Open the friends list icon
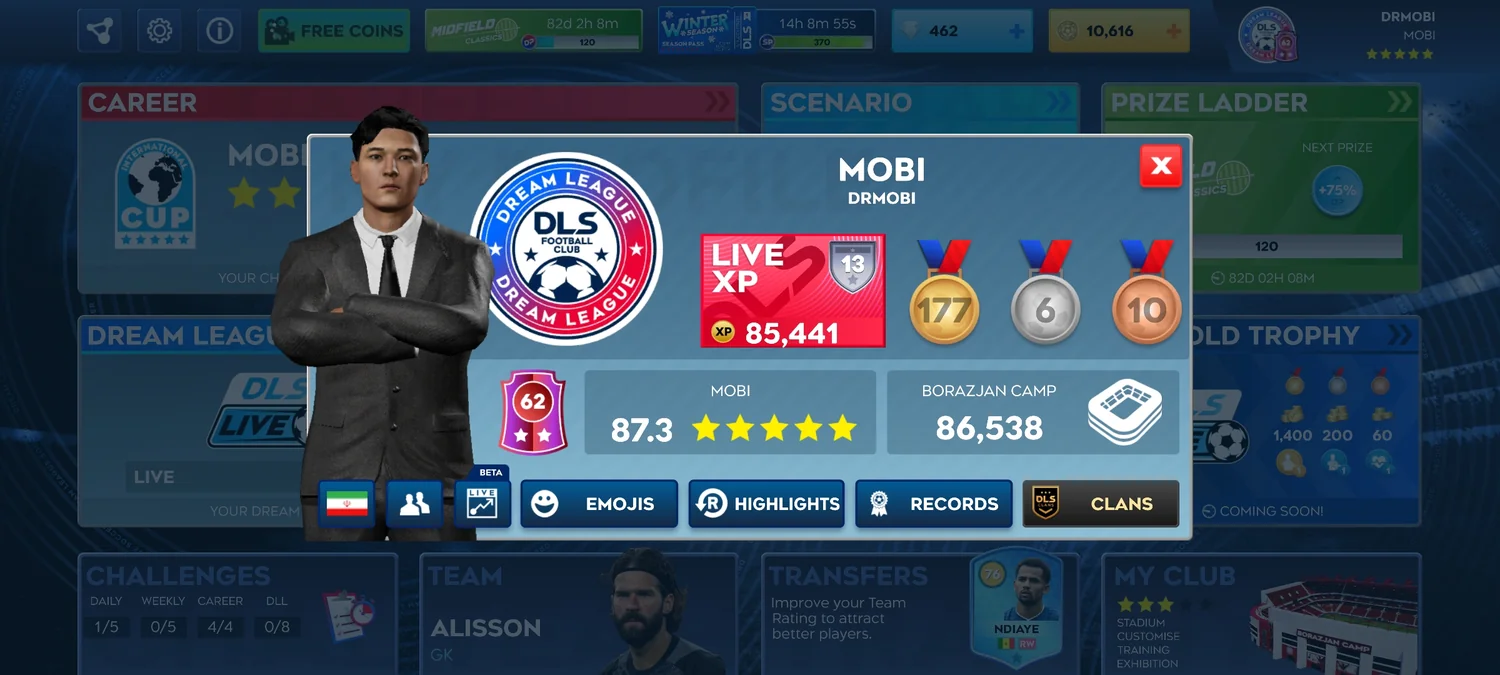This screenshot has height=675, width=1500. [414, 504]
